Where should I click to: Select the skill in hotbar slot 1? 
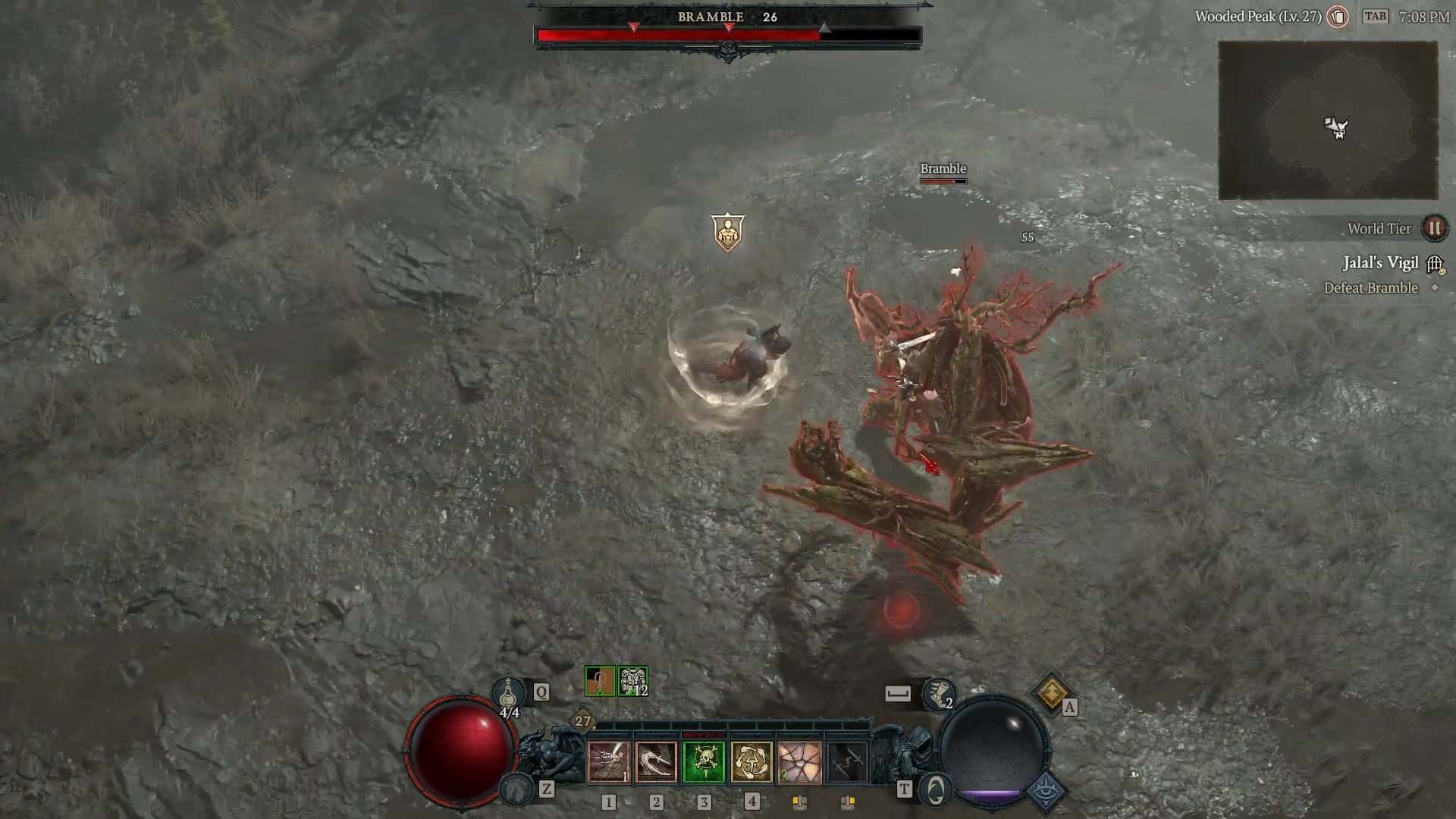coord(607,762)
